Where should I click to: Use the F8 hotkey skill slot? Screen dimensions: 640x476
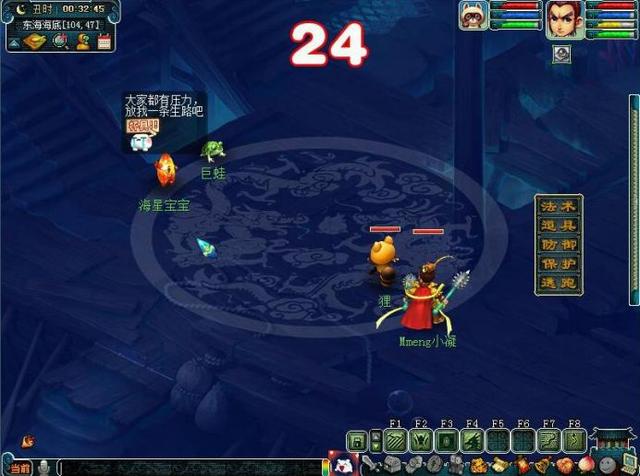coord(574,440)
